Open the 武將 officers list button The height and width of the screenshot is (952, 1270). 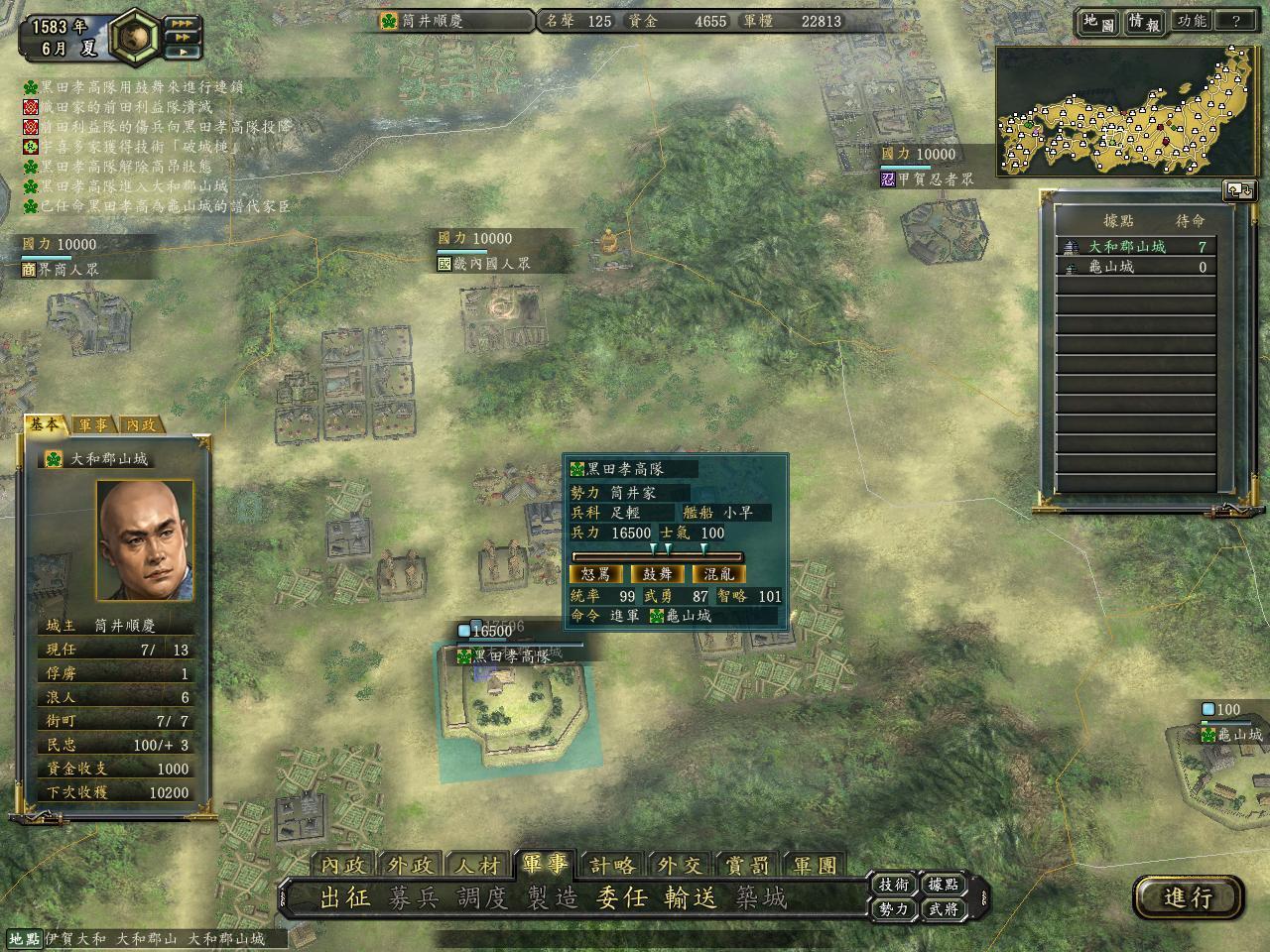click(x=943, y=908)
